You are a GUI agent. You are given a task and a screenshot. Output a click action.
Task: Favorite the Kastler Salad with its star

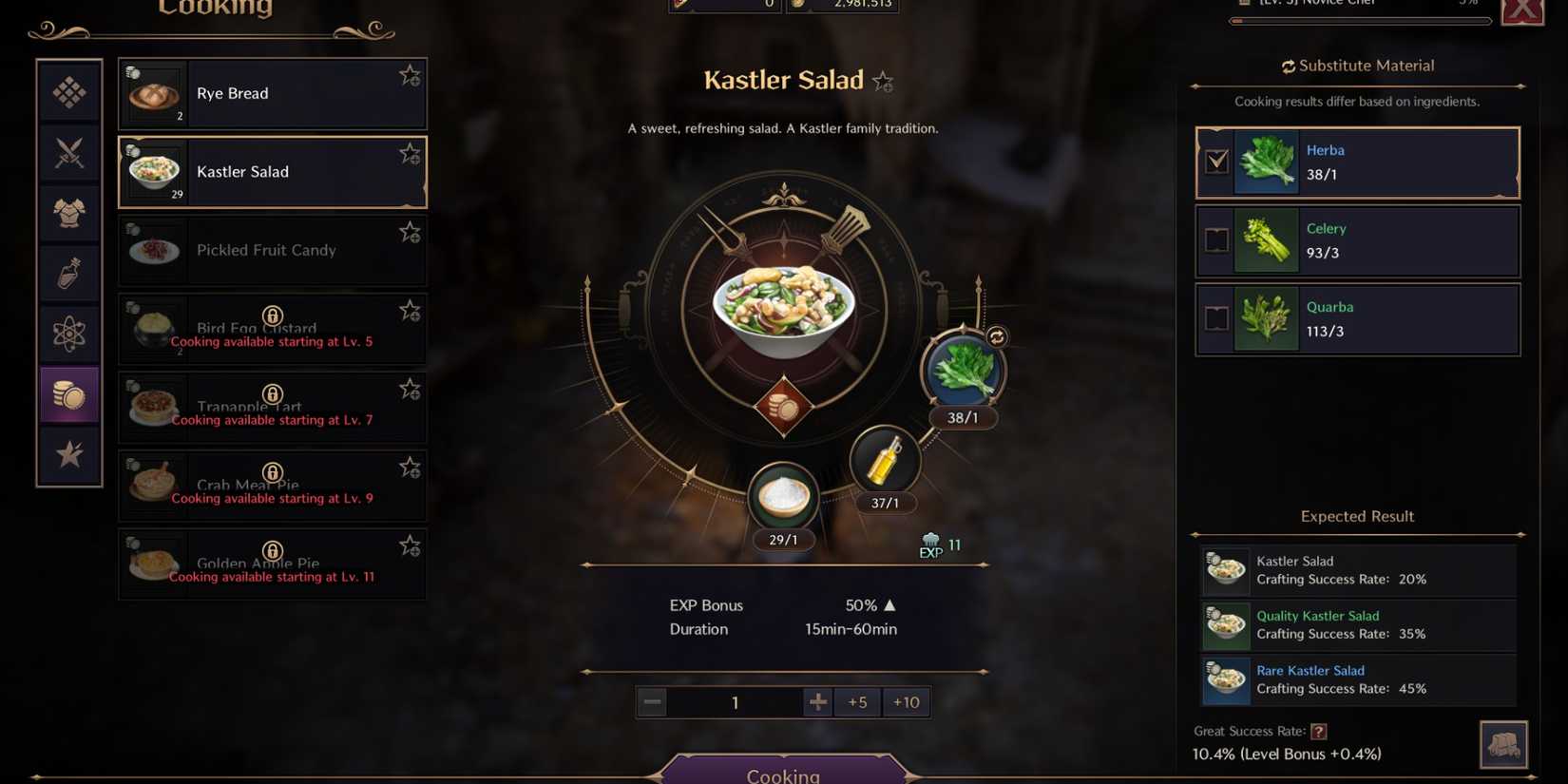pos(883,82)
